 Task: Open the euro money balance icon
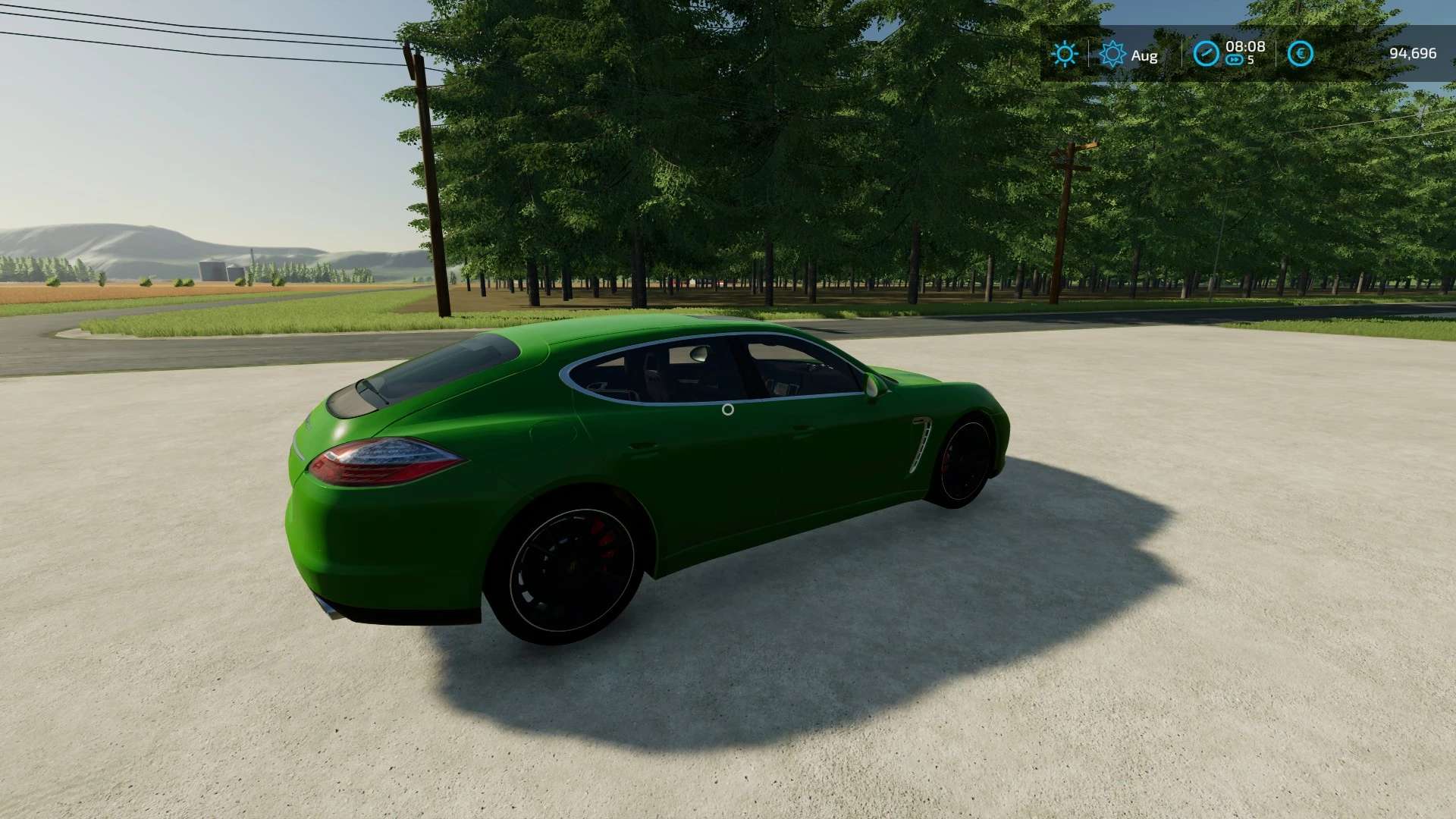click(1301, 54)
